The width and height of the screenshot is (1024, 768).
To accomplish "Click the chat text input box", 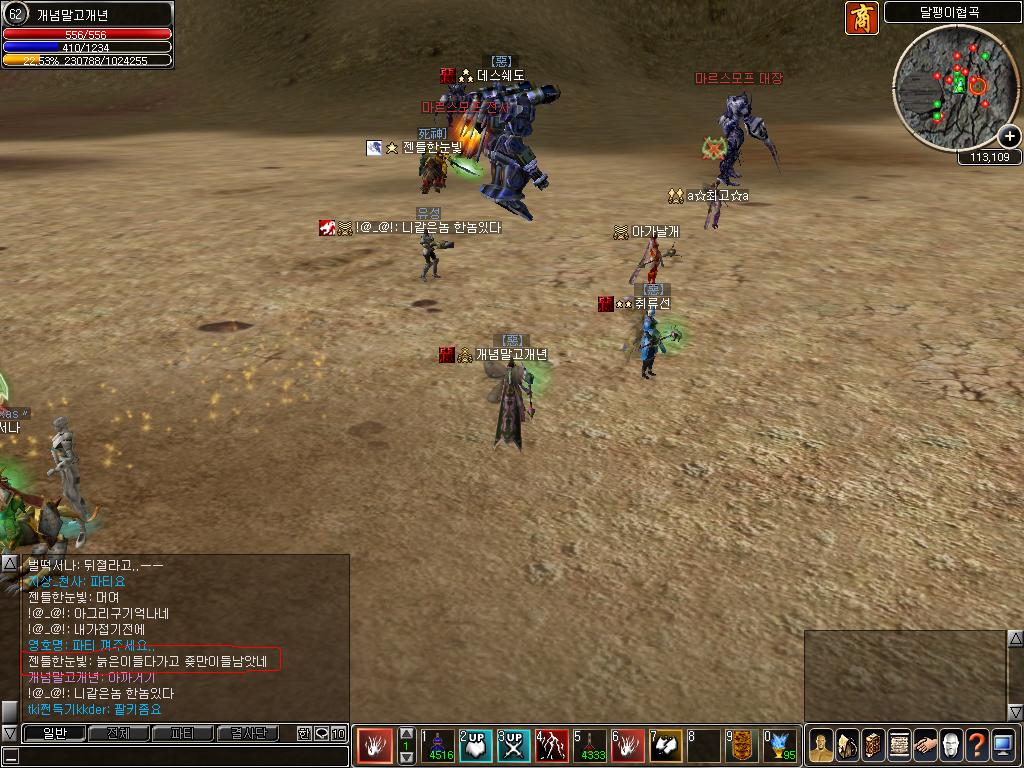I will click(x=180, y=756).
